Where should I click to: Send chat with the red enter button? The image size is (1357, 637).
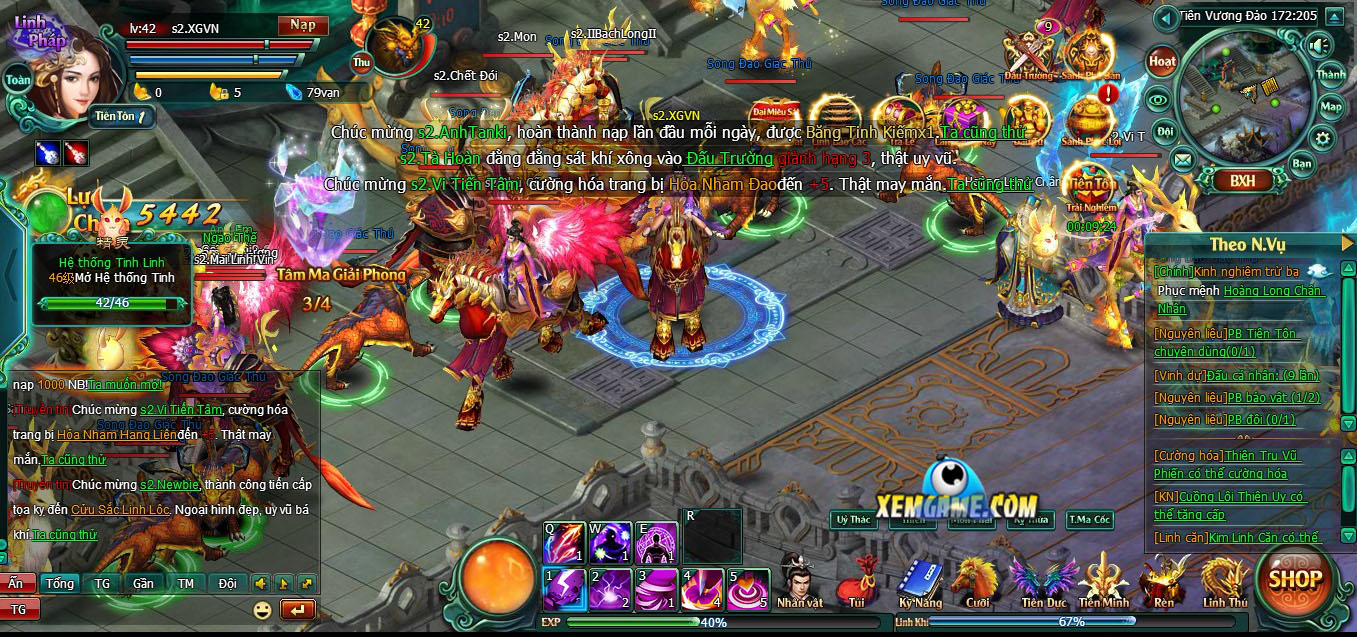point(298,609)
